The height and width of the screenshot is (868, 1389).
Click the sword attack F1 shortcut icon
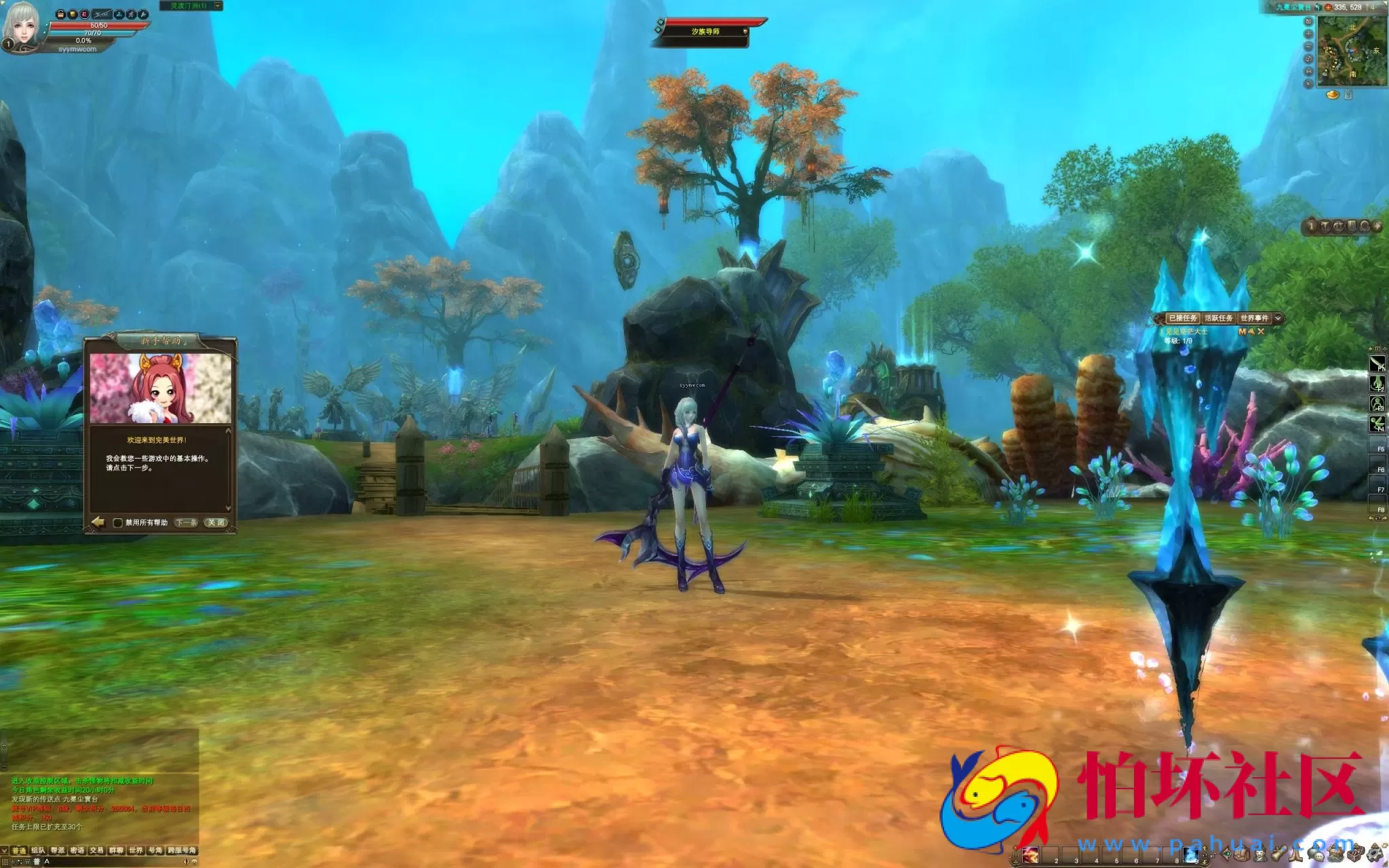click(x=1377, y=364)
